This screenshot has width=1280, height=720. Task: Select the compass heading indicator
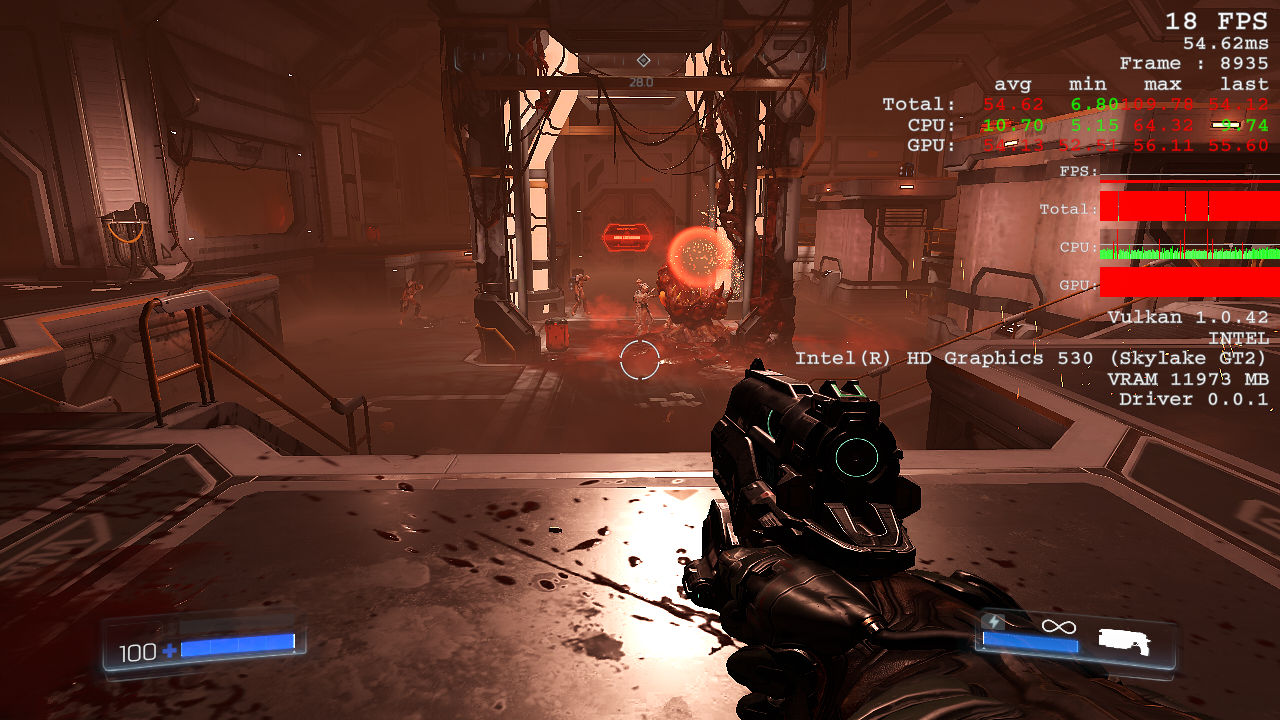642,61
